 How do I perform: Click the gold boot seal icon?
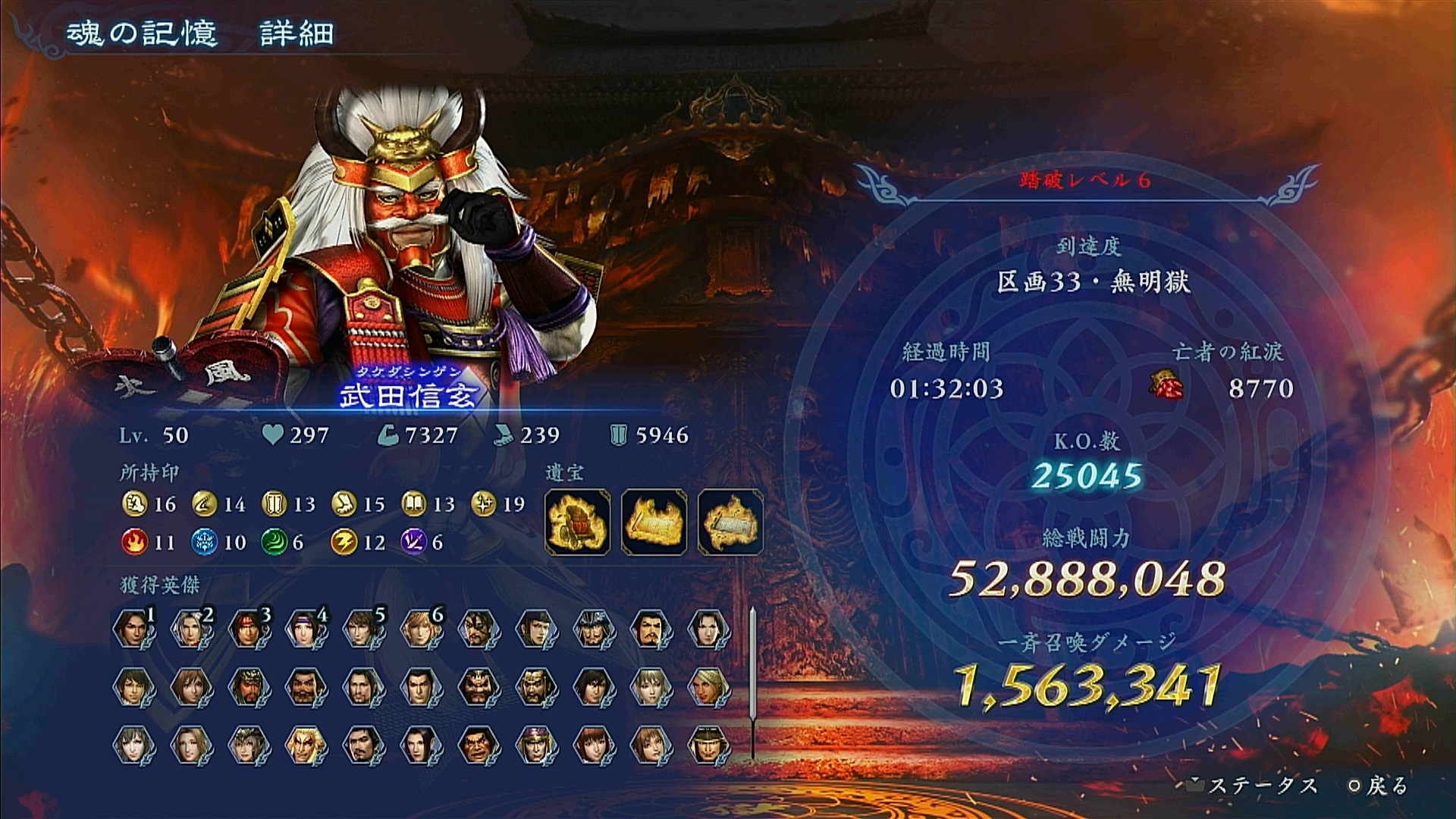[344, 504]
